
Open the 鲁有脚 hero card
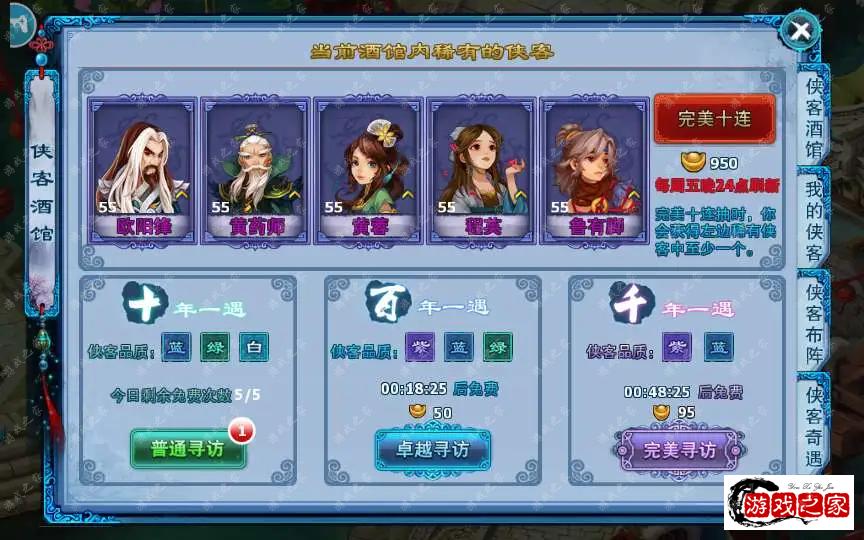(x=594, y=169)
